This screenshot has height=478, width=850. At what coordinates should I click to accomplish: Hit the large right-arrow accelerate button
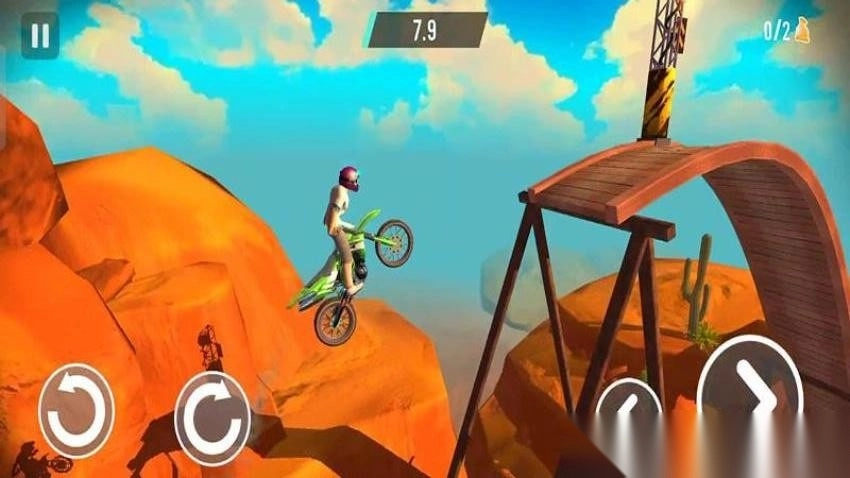pyautogui.click(x=750, y=390)
